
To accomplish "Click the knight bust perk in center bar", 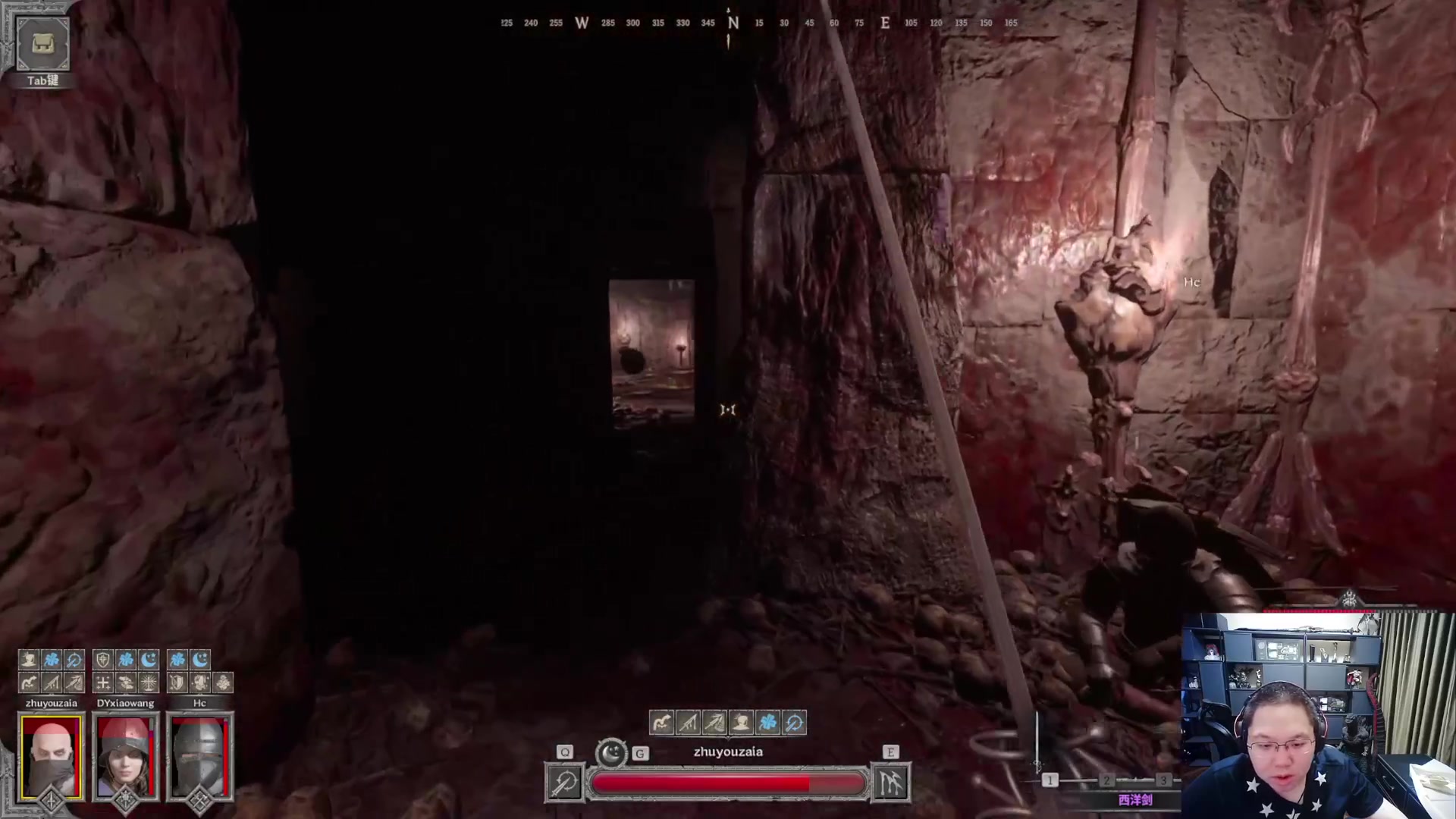I will (x=742, y=723).
